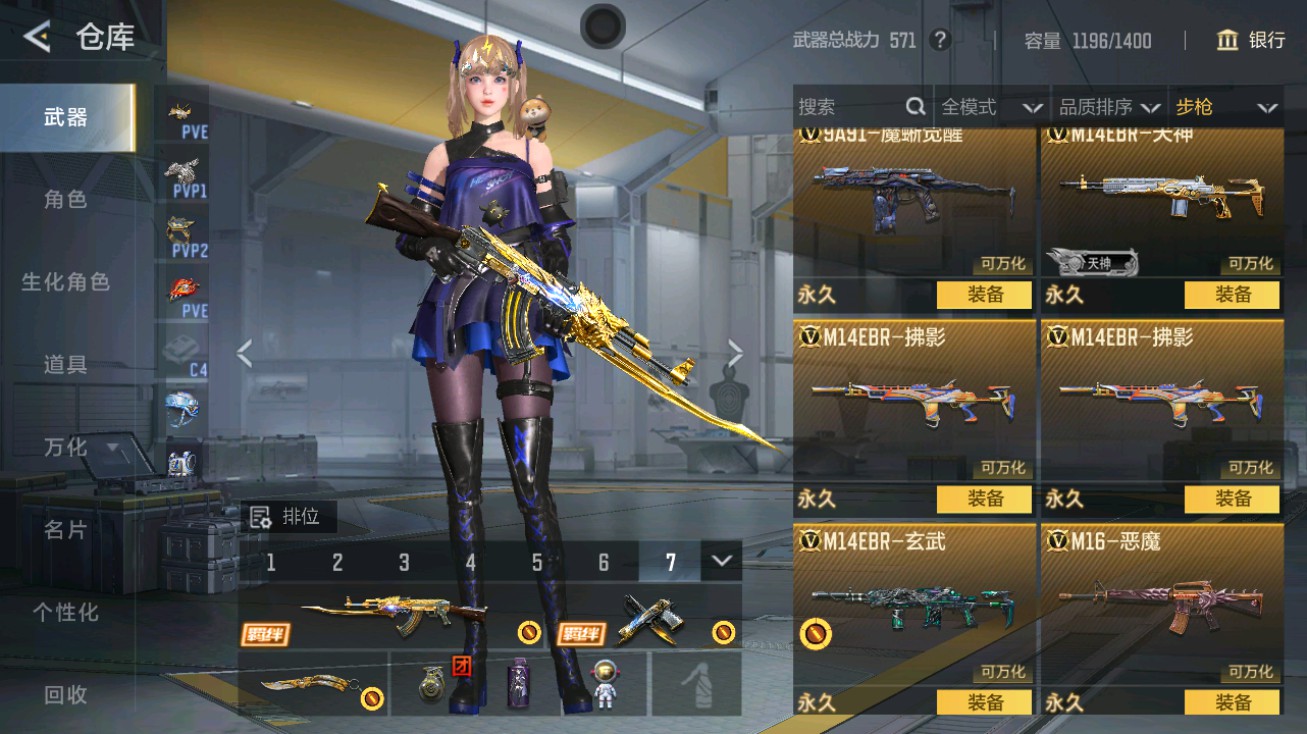Show previous character view with left arrow
Image resolution: width=1307 pixels, height=734 pixels.
pos(245,353)
